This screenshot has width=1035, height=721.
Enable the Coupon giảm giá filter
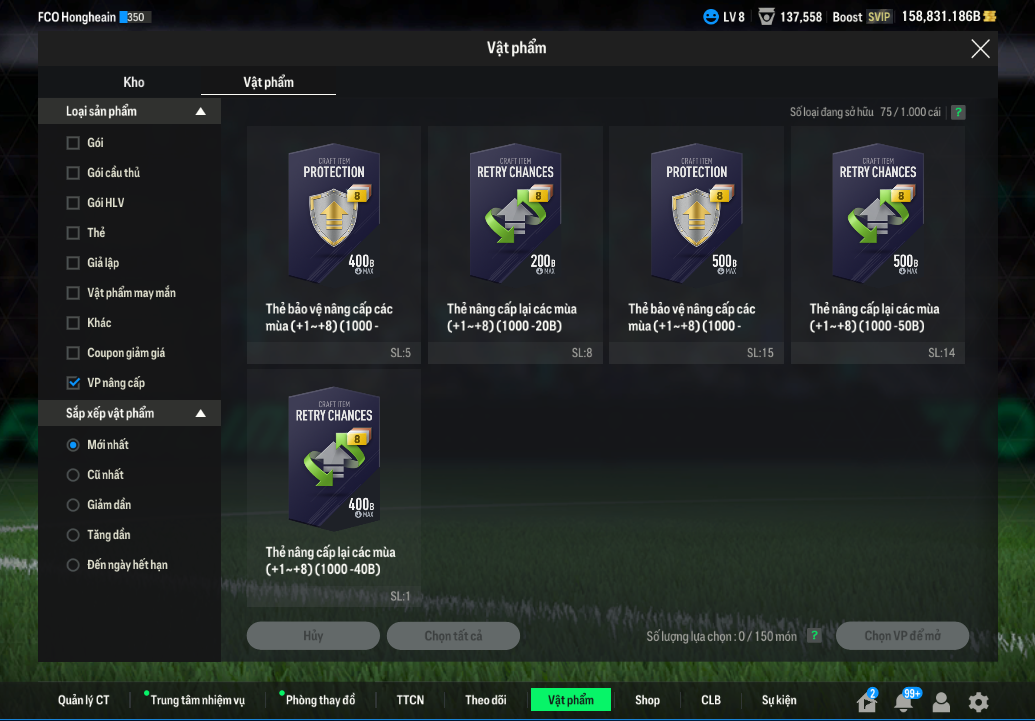73,353
